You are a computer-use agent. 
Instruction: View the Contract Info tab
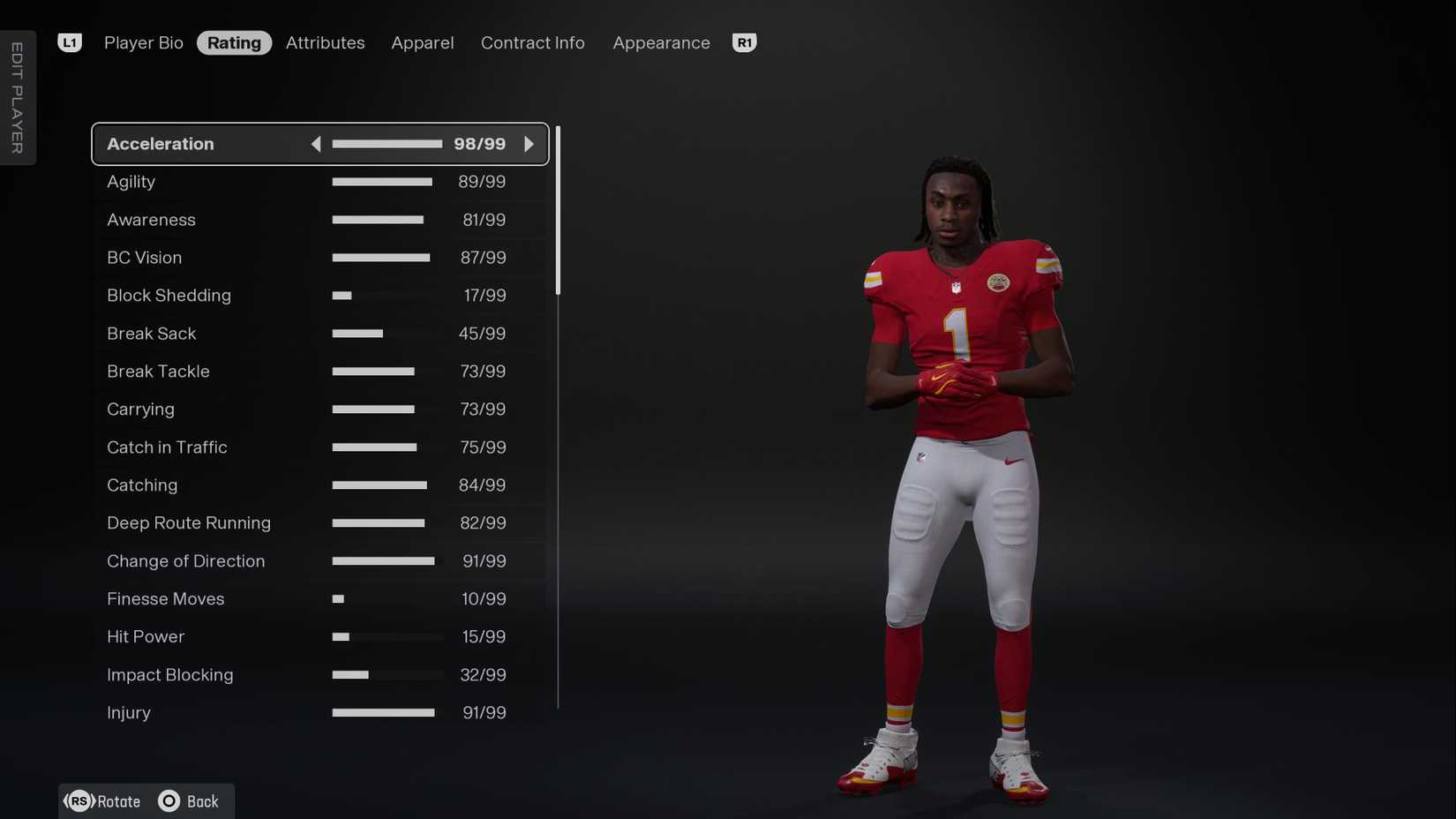(532, 42)
